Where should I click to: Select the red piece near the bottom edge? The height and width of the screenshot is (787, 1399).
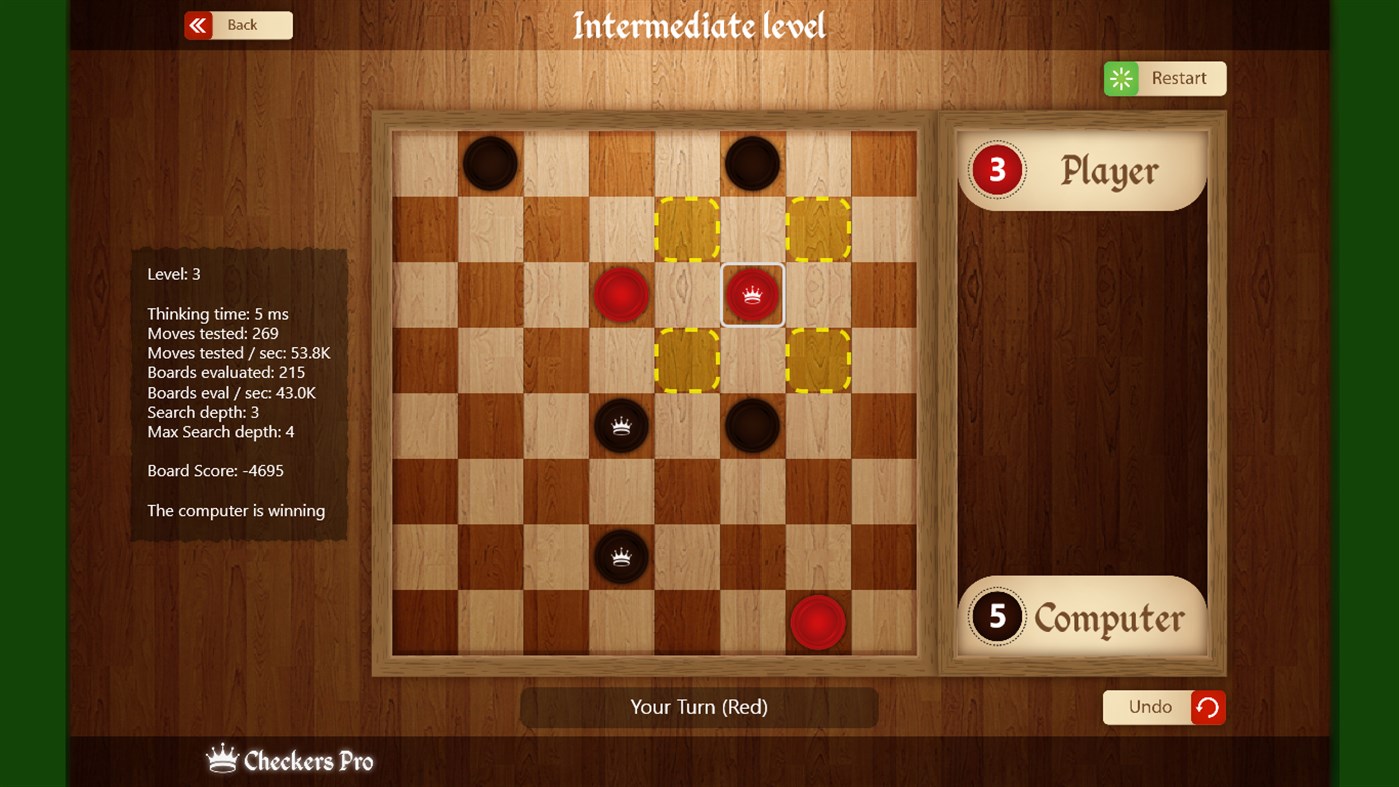point(818,621)
